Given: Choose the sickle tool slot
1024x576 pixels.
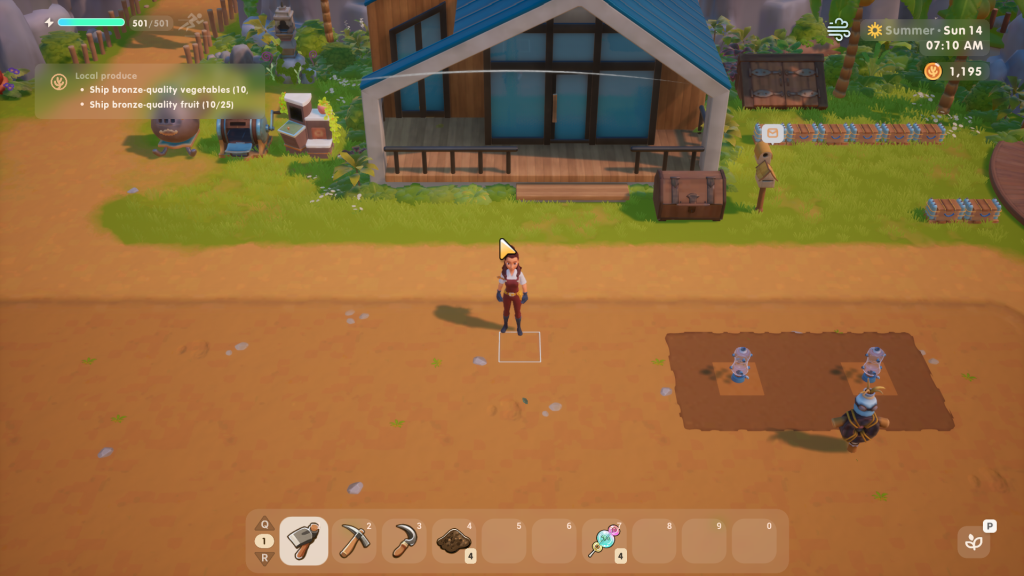Looking at the screenshot, I should click(404, 541).
